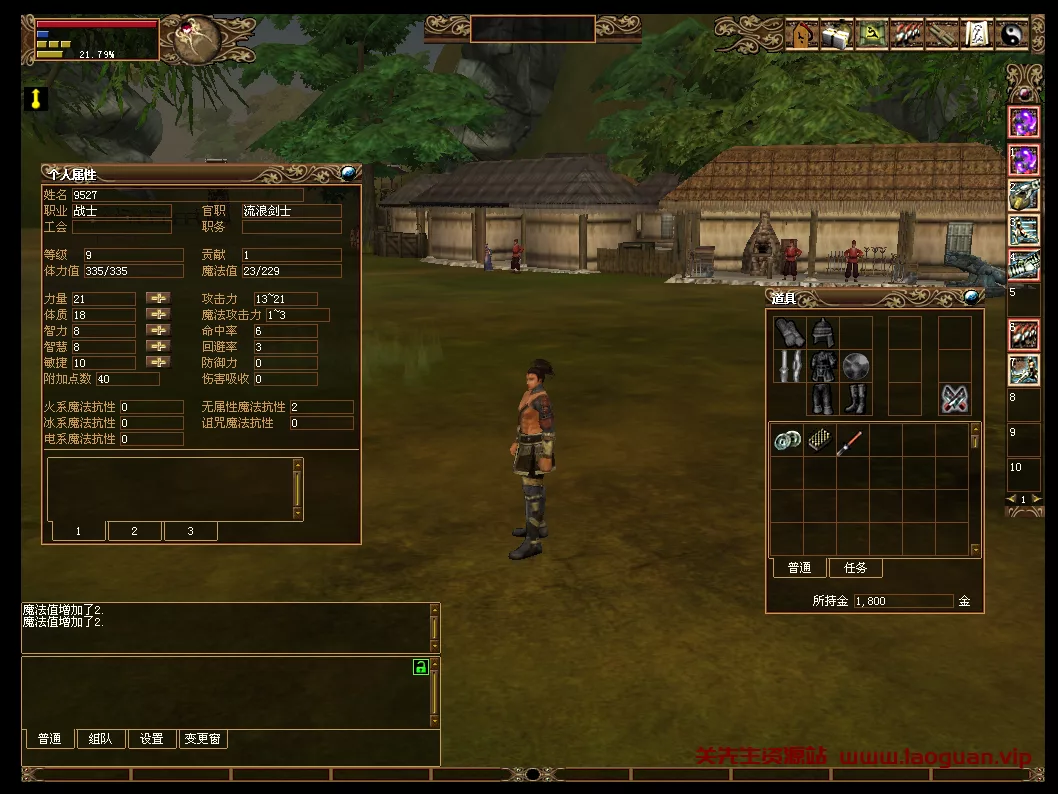Open the yin-yang toolbar menu
The width and height of the screenshot is (1058, 794).
[x=1010, y=35]
